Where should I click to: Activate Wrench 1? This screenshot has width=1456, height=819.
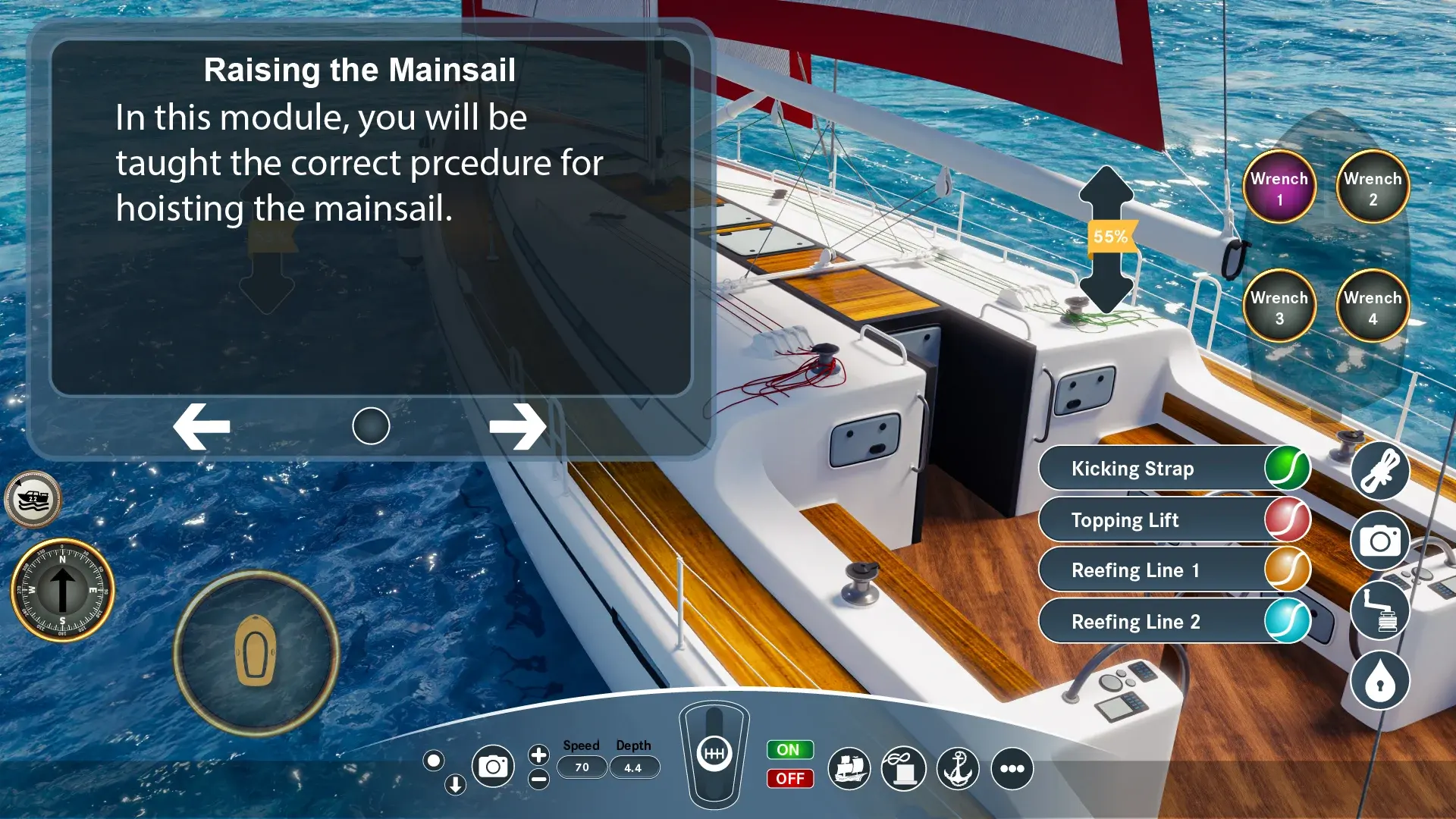point(1279,188)
